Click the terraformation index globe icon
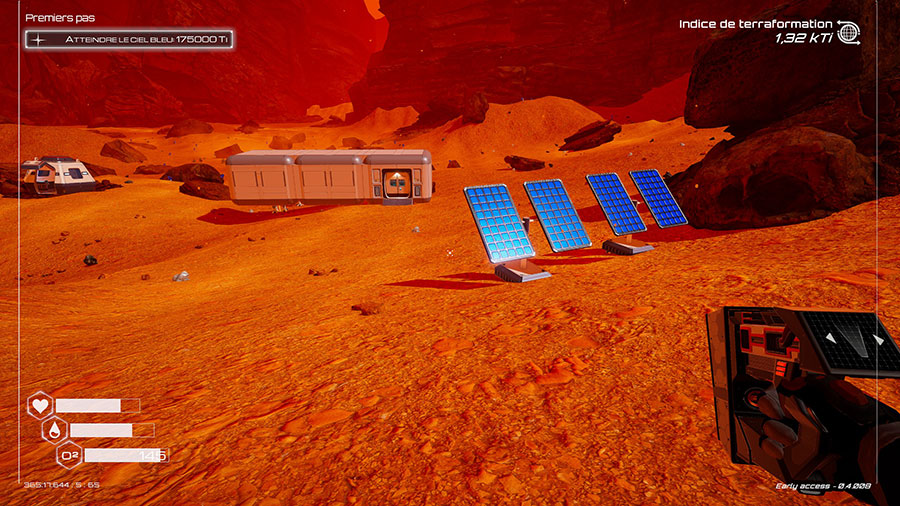Viewport: 900px width, 506px height. pyautogui.click(x=849, y=31)
